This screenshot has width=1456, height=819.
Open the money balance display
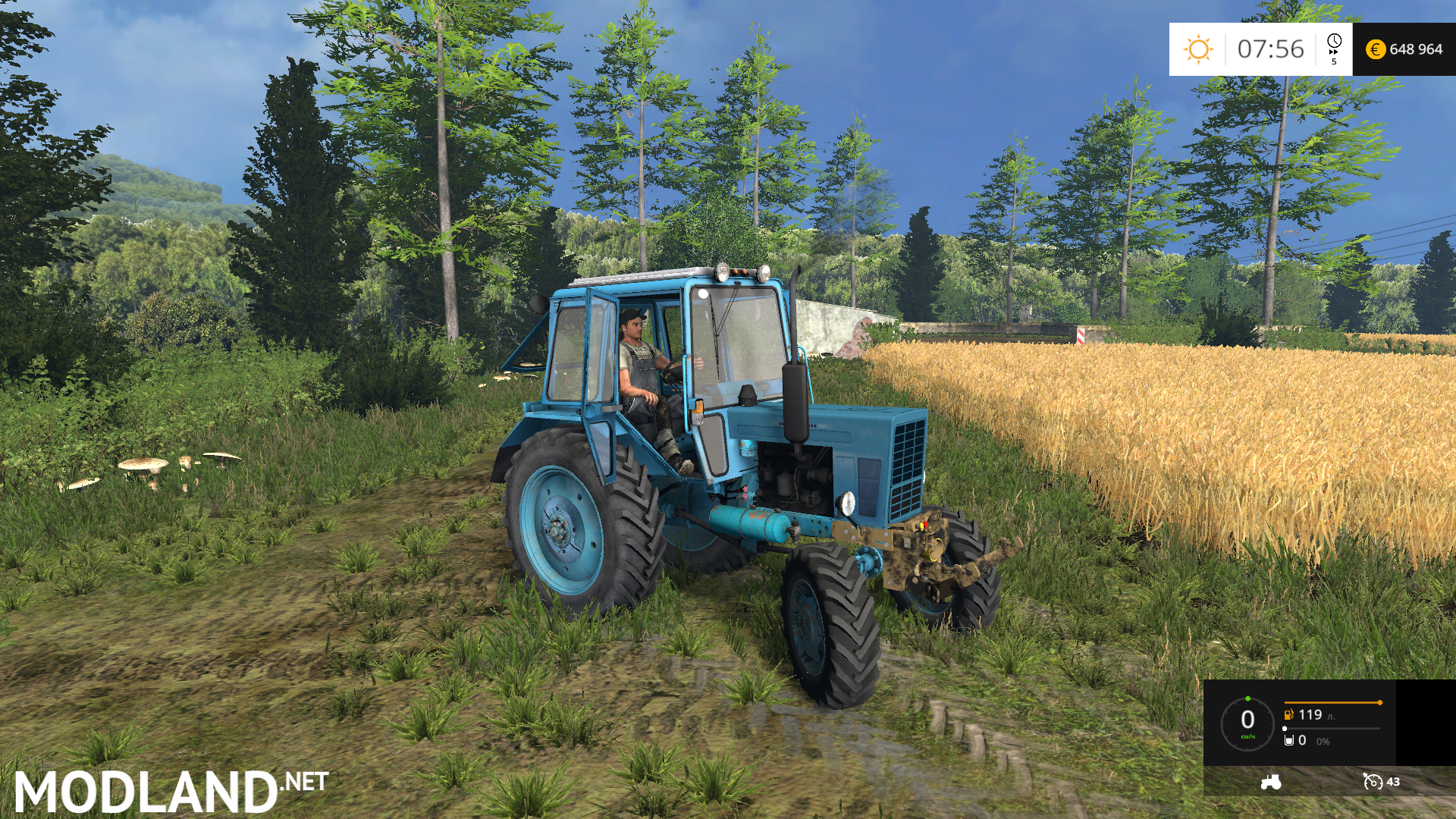(1403, 49)
